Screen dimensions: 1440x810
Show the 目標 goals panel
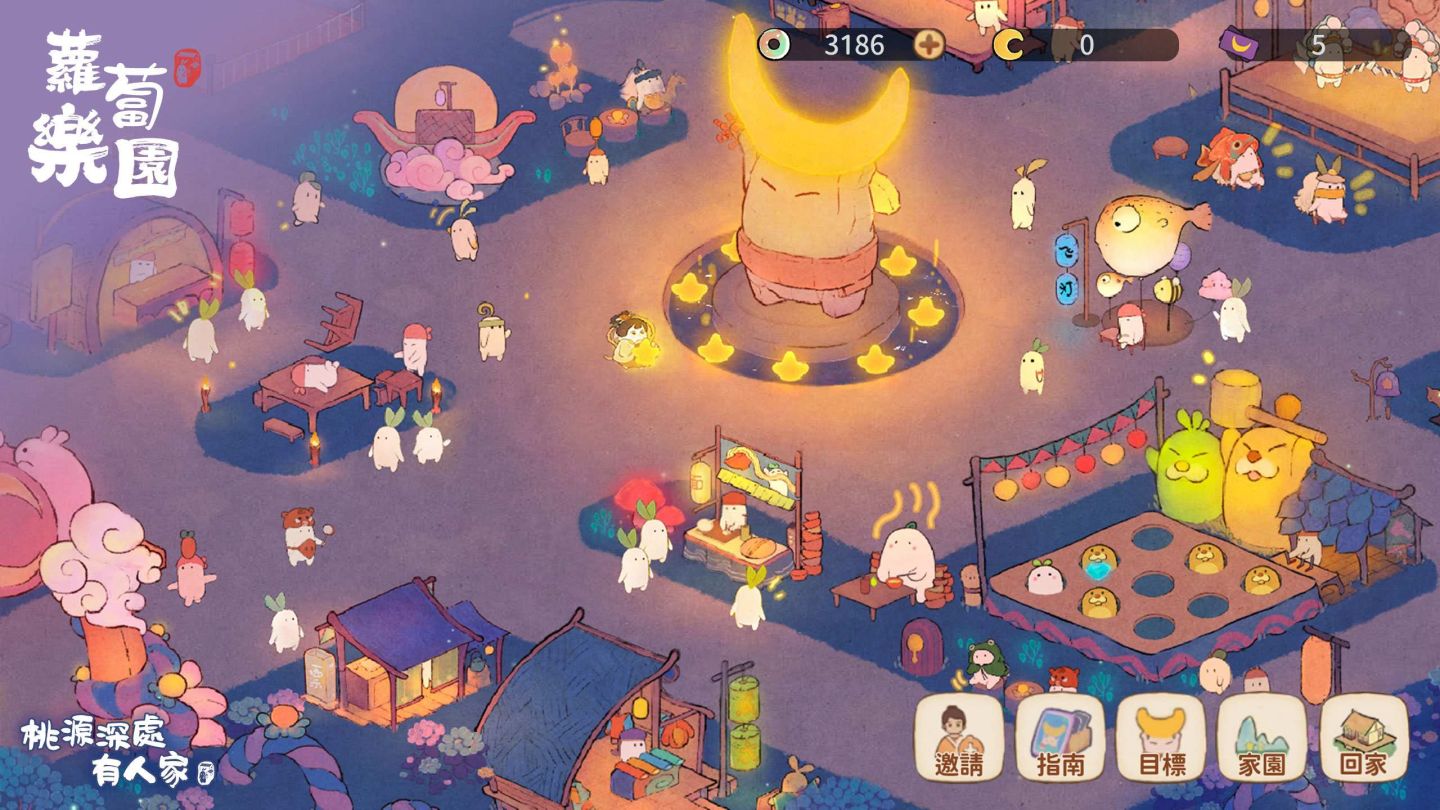click(x=1161, y=738)
